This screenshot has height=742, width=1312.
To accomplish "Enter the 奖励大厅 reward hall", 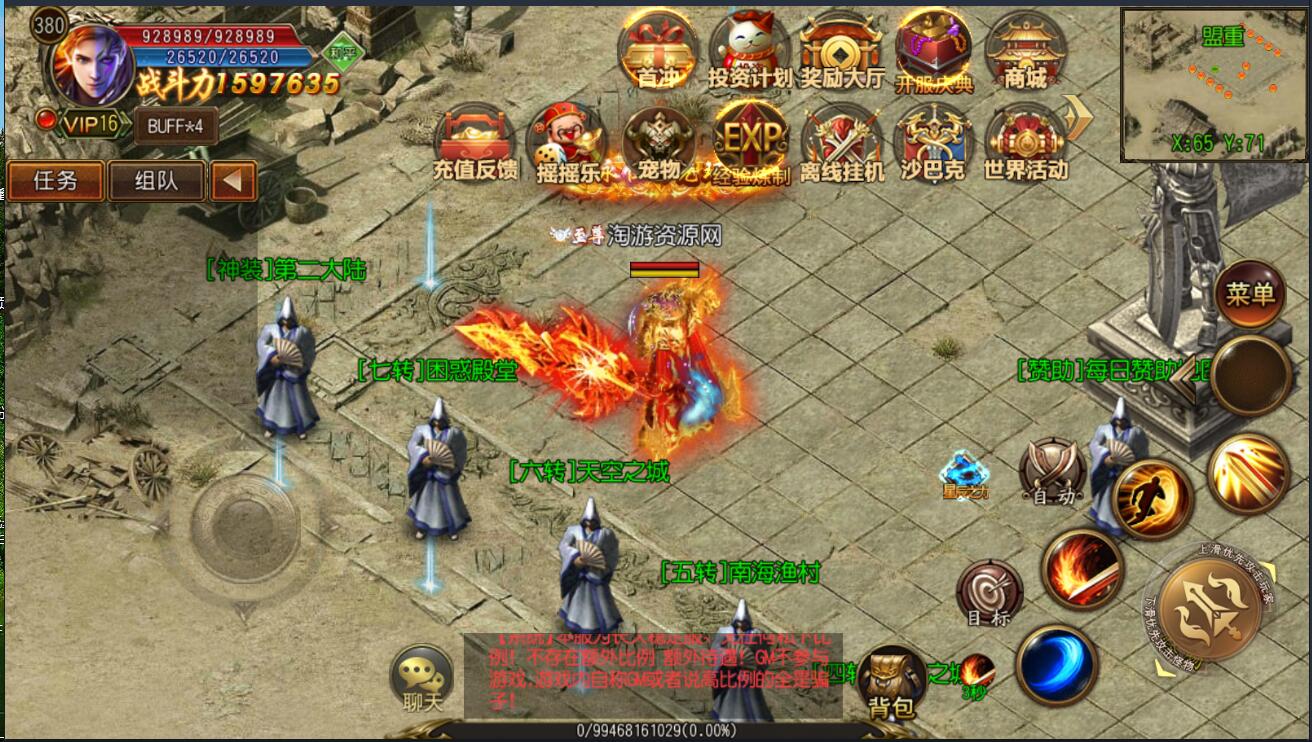I will click(841, 49).
